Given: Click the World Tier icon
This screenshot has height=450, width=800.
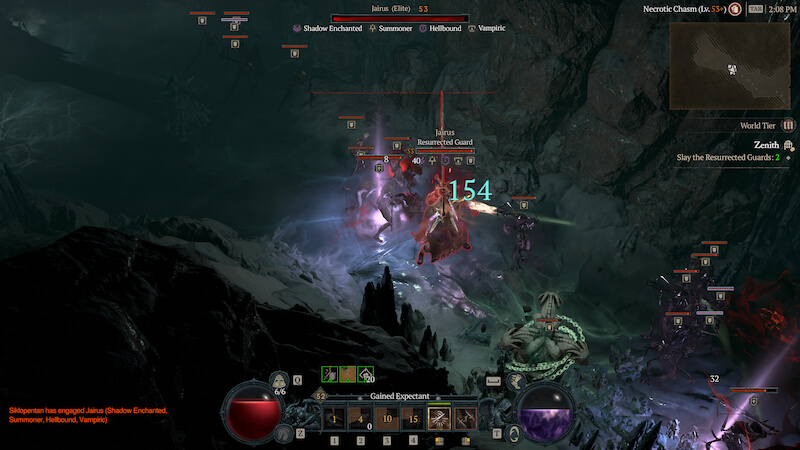Looking at the screenshot, I should (x=789, y=125).
